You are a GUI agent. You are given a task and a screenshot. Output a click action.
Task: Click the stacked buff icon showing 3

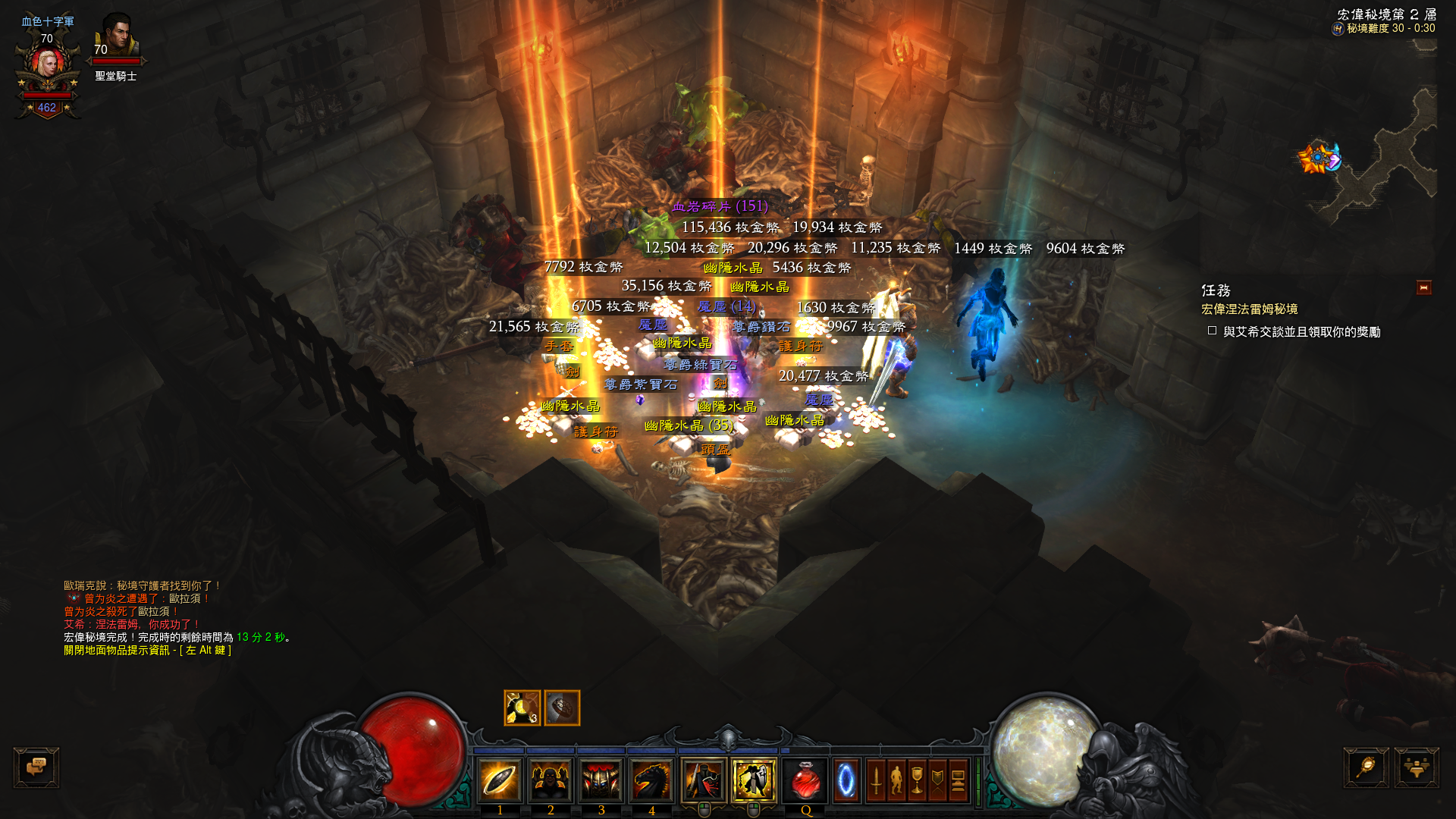coord(522,708)
